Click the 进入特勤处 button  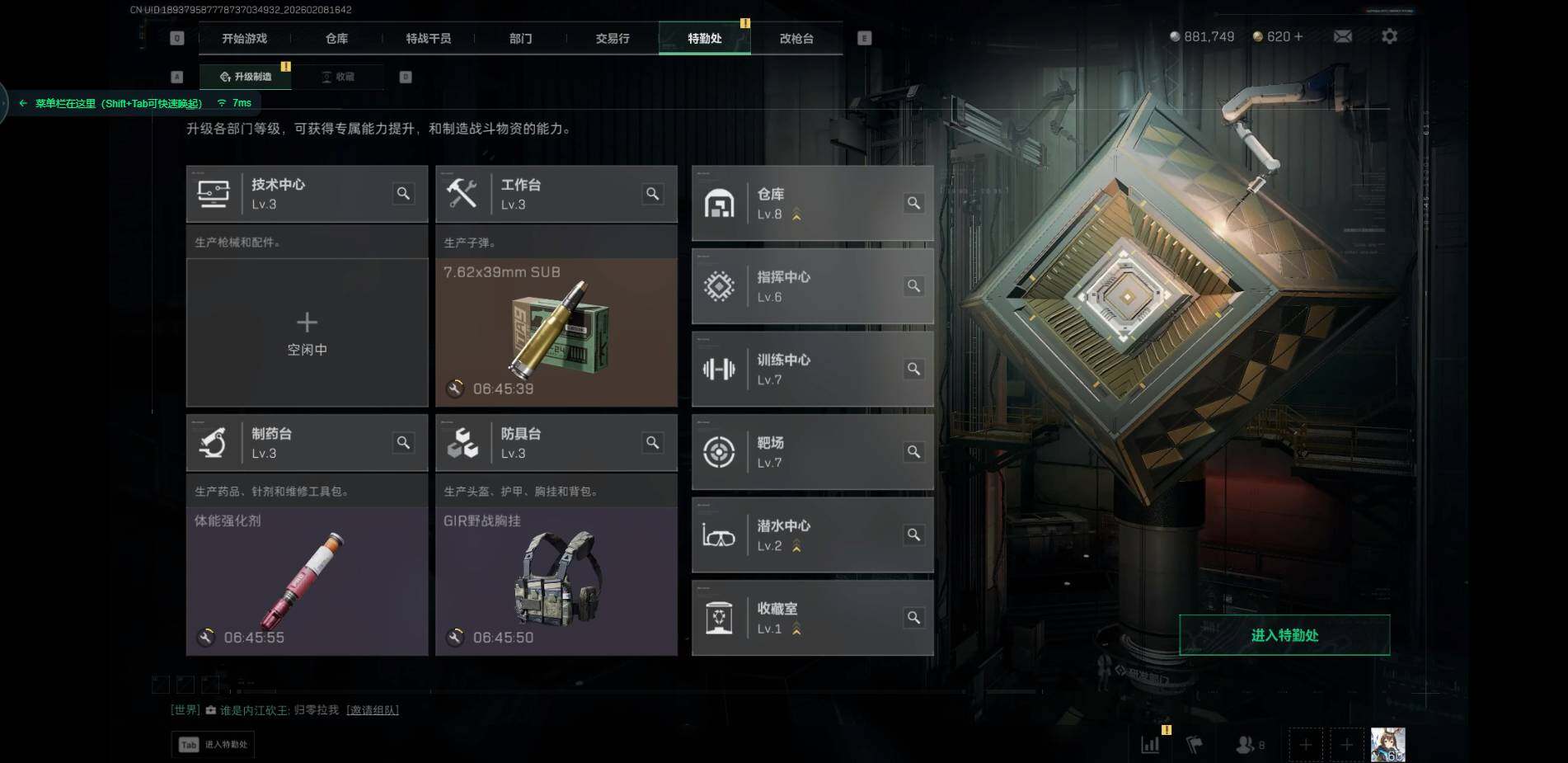(x=1284, y=635)
